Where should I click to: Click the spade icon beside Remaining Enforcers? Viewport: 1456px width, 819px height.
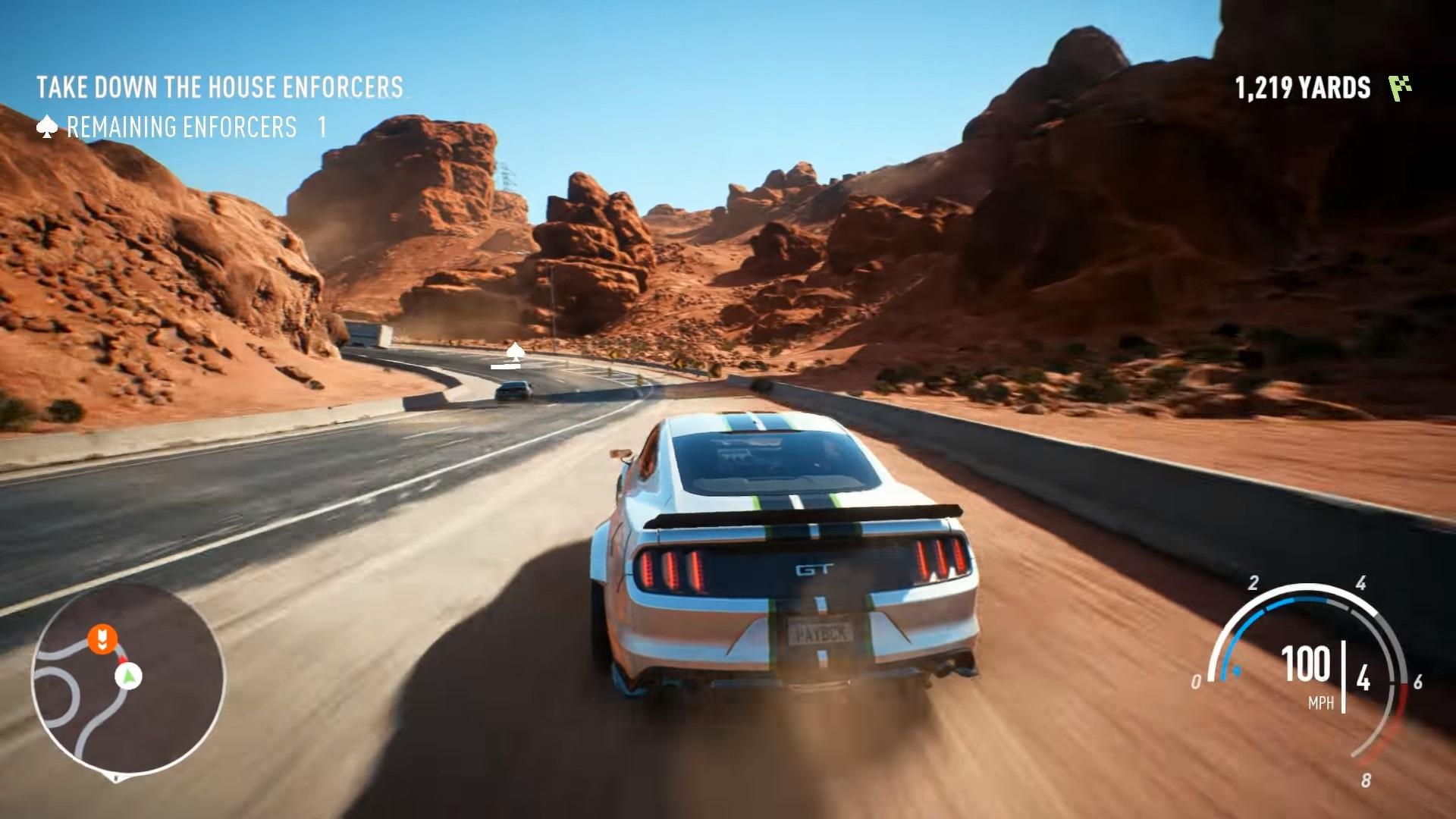click(x=47, y=127)
